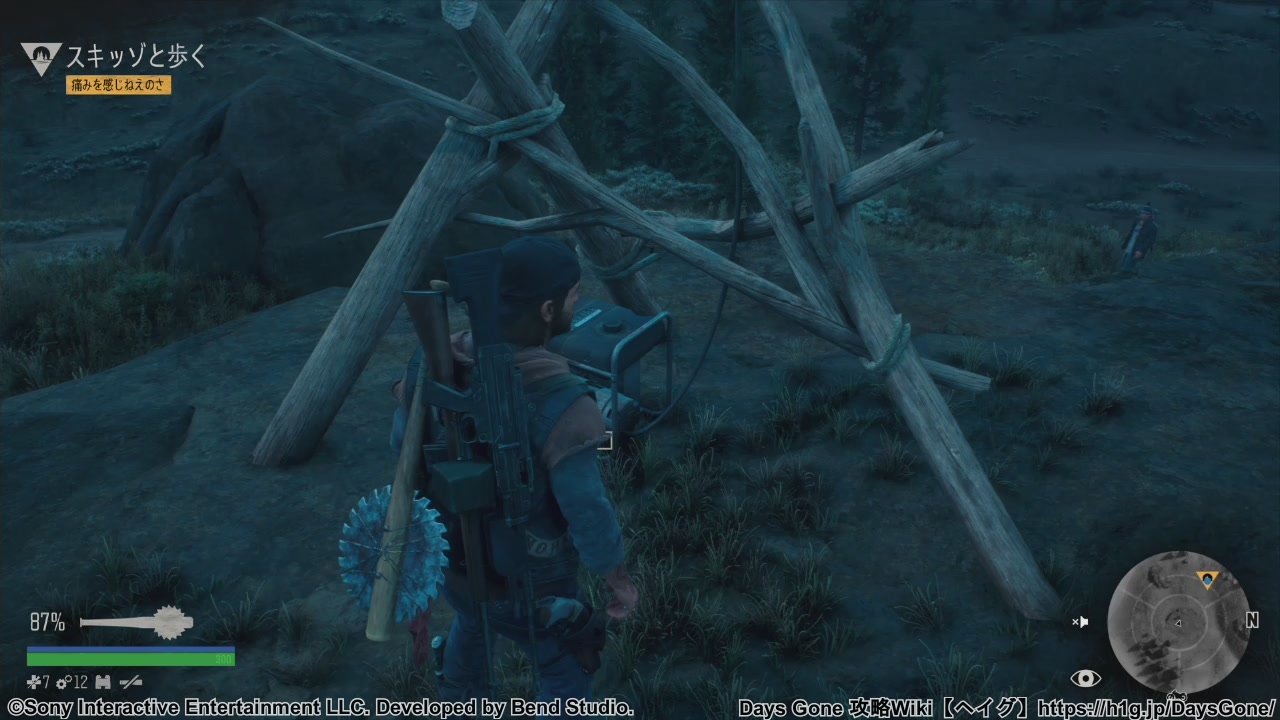Click the muted speaker noise indicator
Screen dimensions: 1280x720
click(1080, 622)
